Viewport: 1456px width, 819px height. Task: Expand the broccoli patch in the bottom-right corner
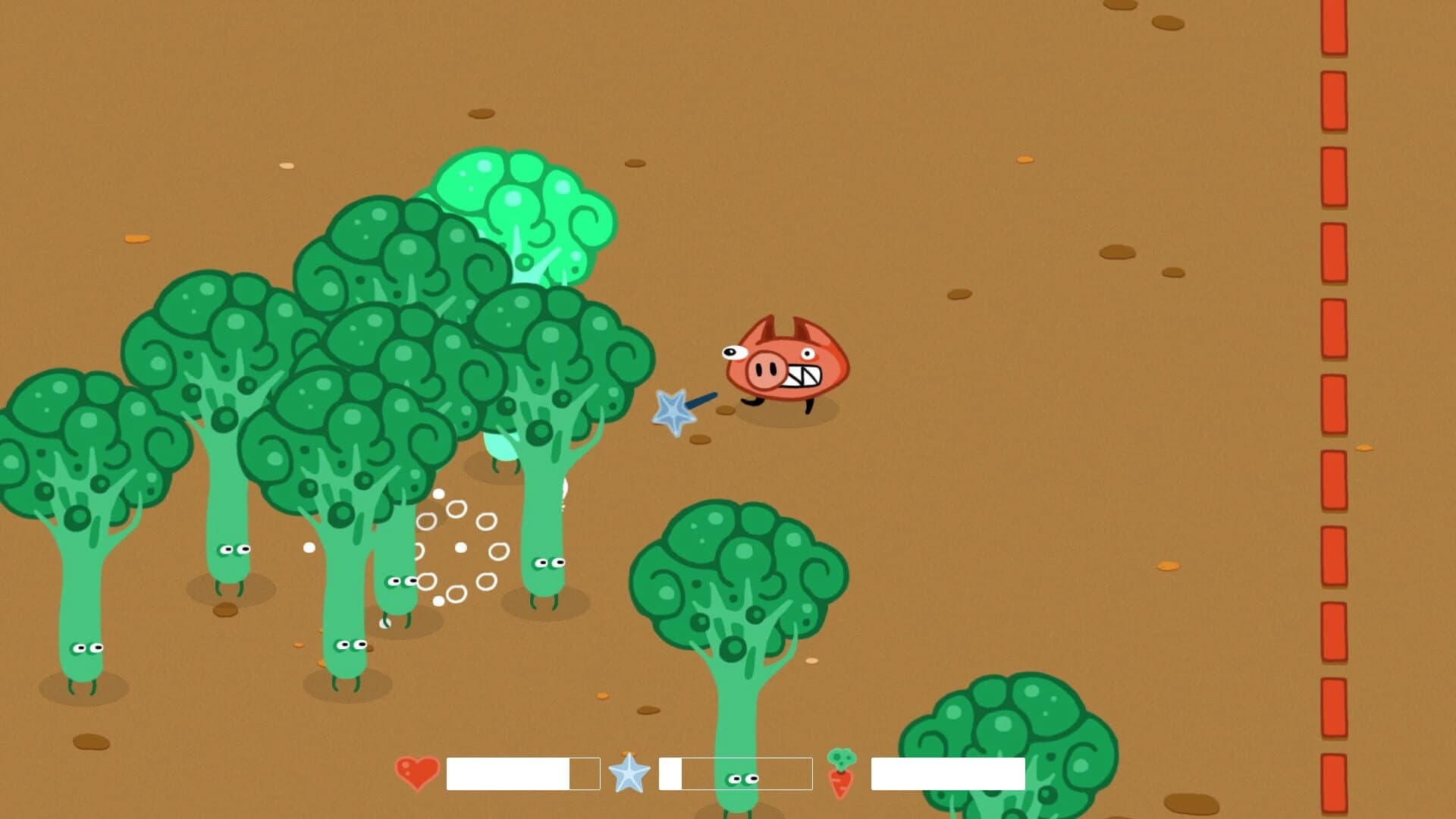(993, 751)
